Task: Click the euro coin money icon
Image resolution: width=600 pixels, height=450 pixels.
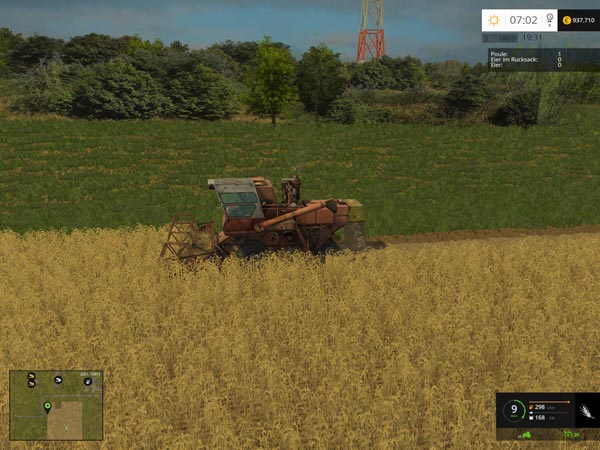Action: [x=566, y=20]
